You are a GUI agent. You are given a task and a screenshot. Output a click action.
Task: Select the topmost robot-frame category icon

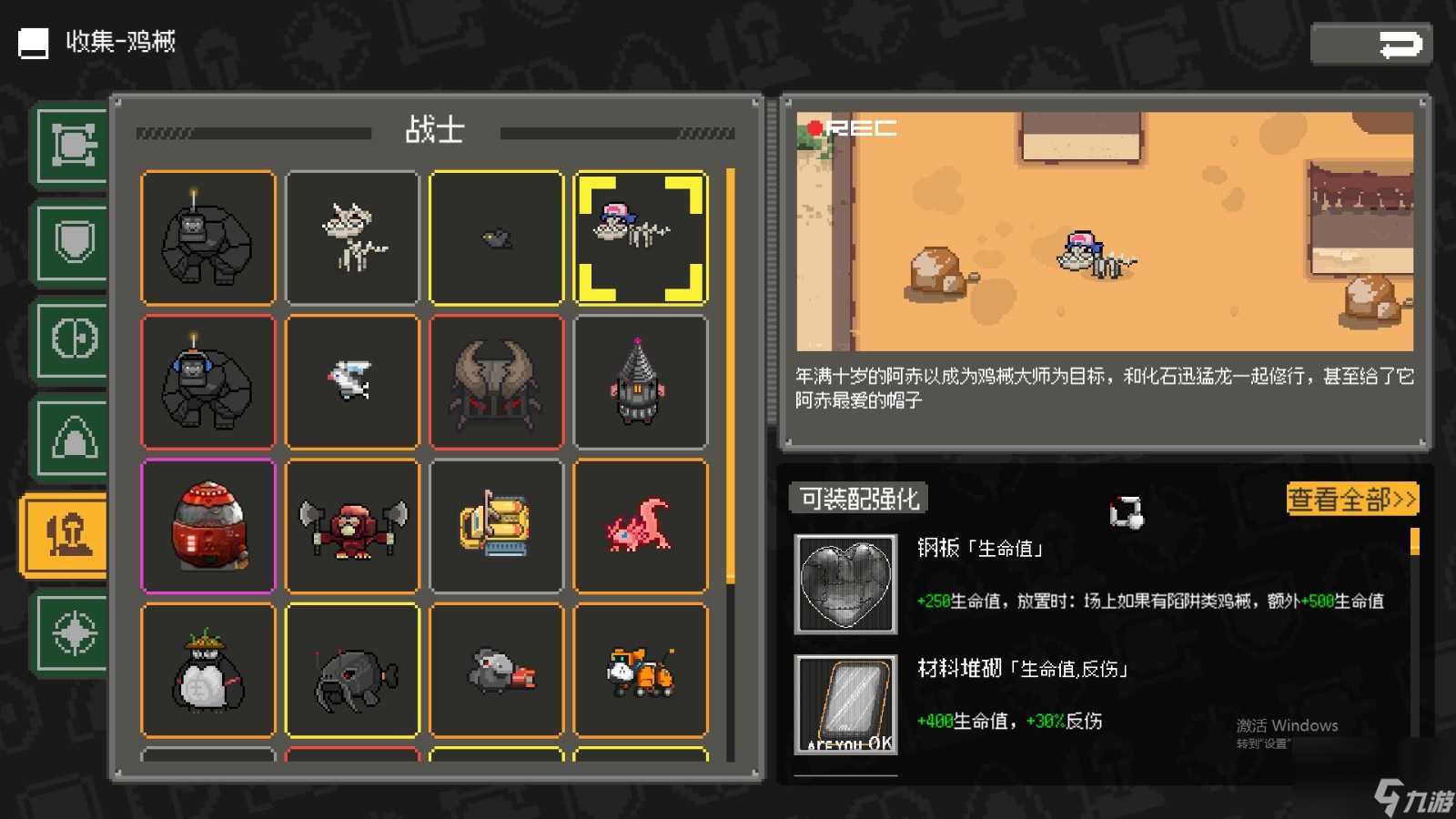[x=72, y=144]
